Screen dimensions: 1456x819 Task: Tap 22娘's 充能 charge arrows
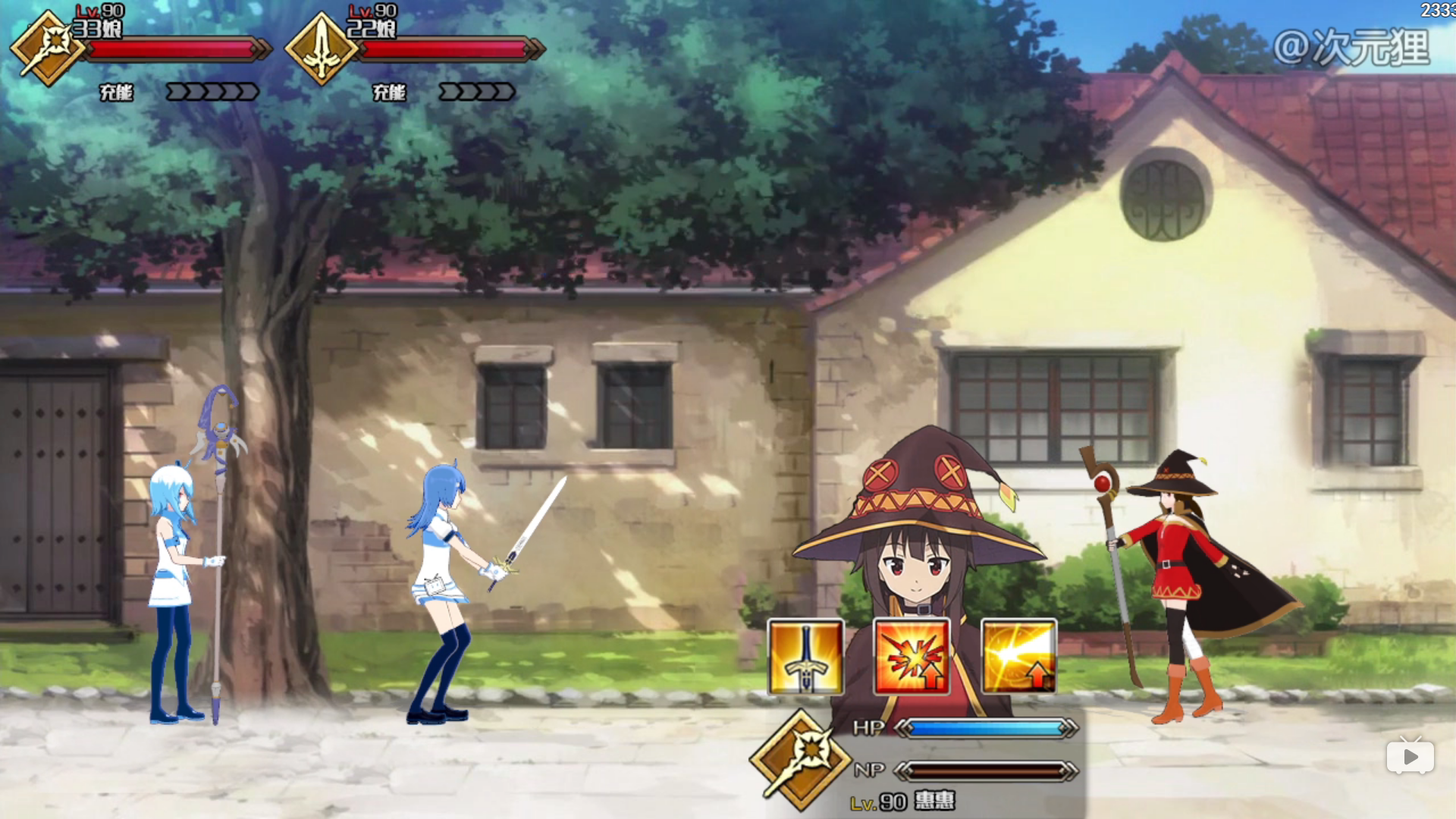coord(476,93)
